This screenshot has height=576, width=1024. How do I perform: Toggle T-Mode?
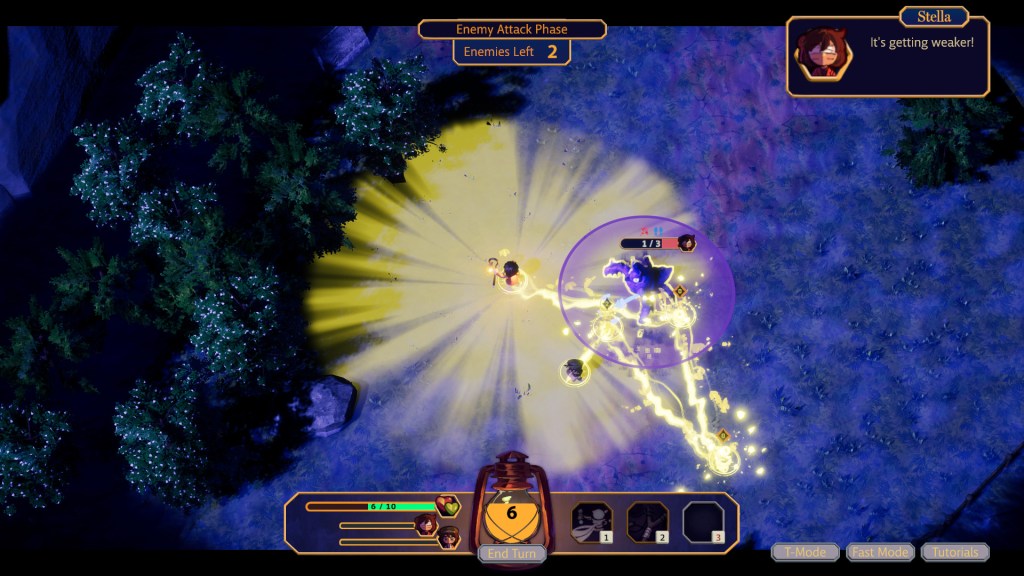coord(805,552)
